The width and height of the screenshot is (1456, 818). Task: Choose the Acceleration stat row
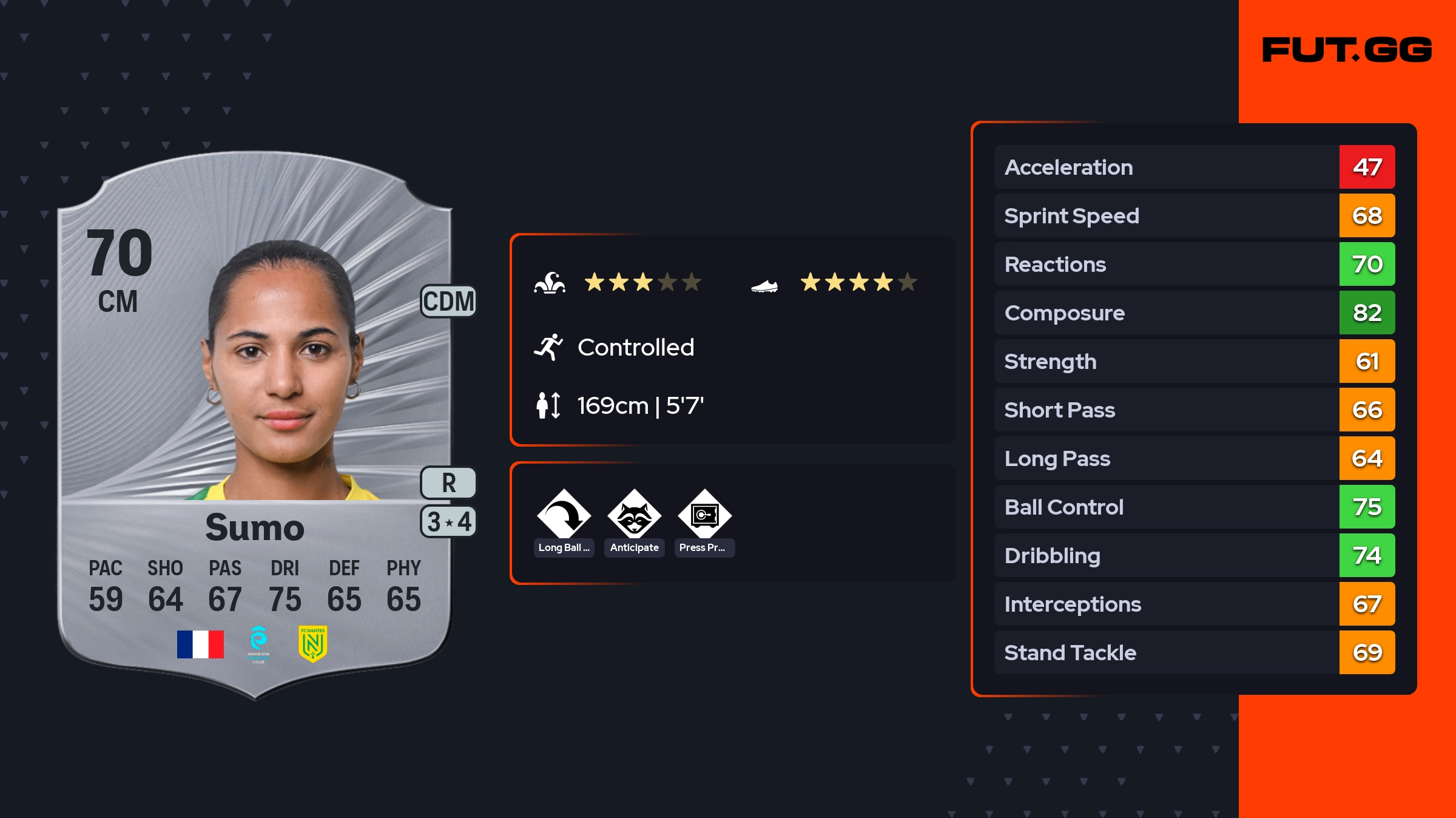pyautogui.click(x=1194, y=167)
